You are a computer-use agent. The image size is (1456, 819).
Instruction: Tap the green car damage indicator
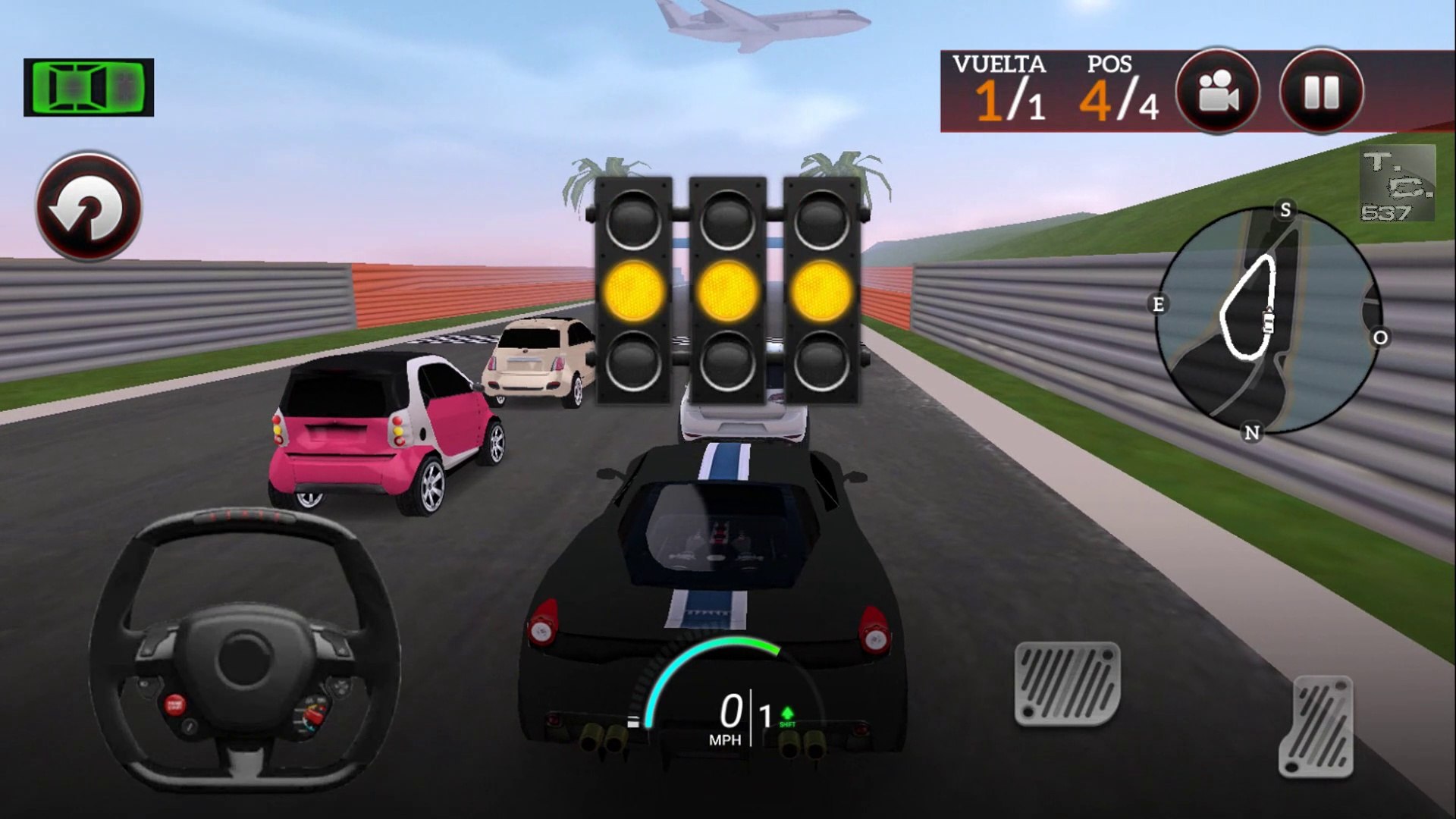pyautogui.click(x=89, y=87)
